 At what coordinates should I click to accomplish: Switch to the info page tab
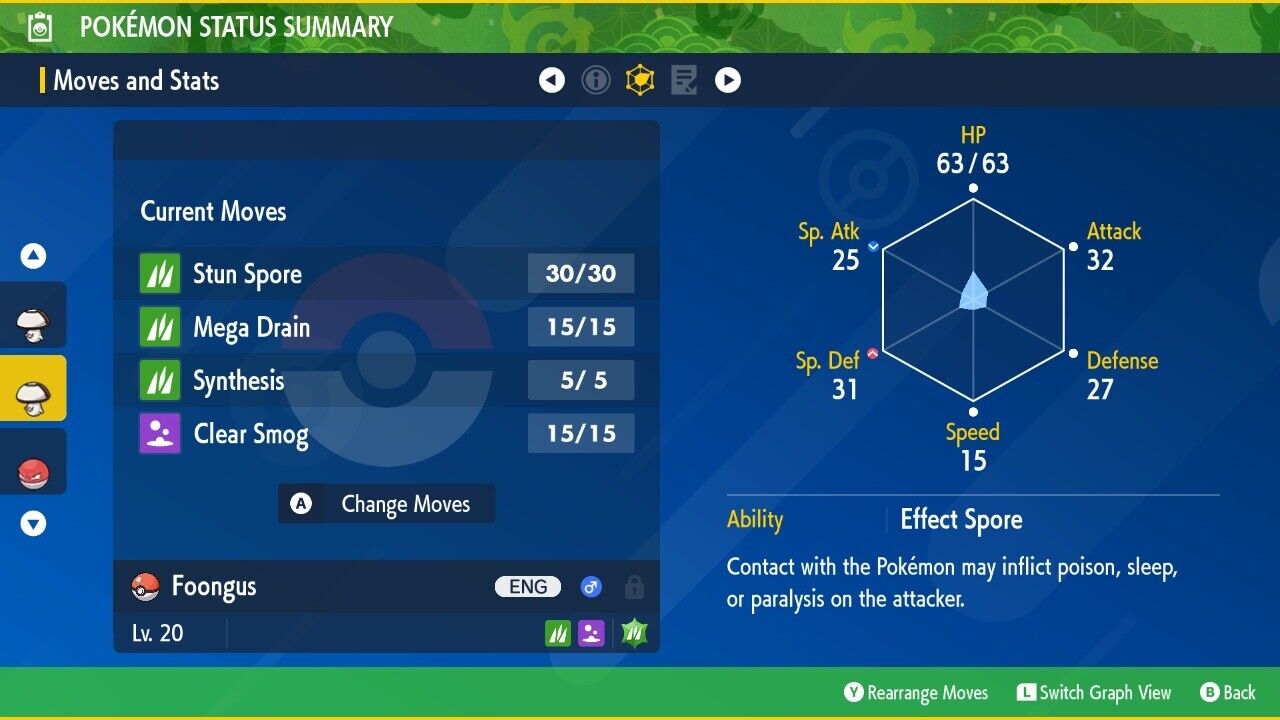(x=596, y=80)
